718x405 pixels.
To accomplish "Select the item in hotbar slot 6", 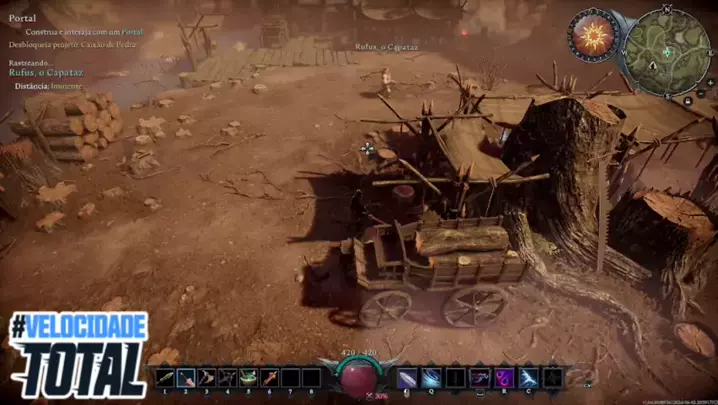I will 270,378.
